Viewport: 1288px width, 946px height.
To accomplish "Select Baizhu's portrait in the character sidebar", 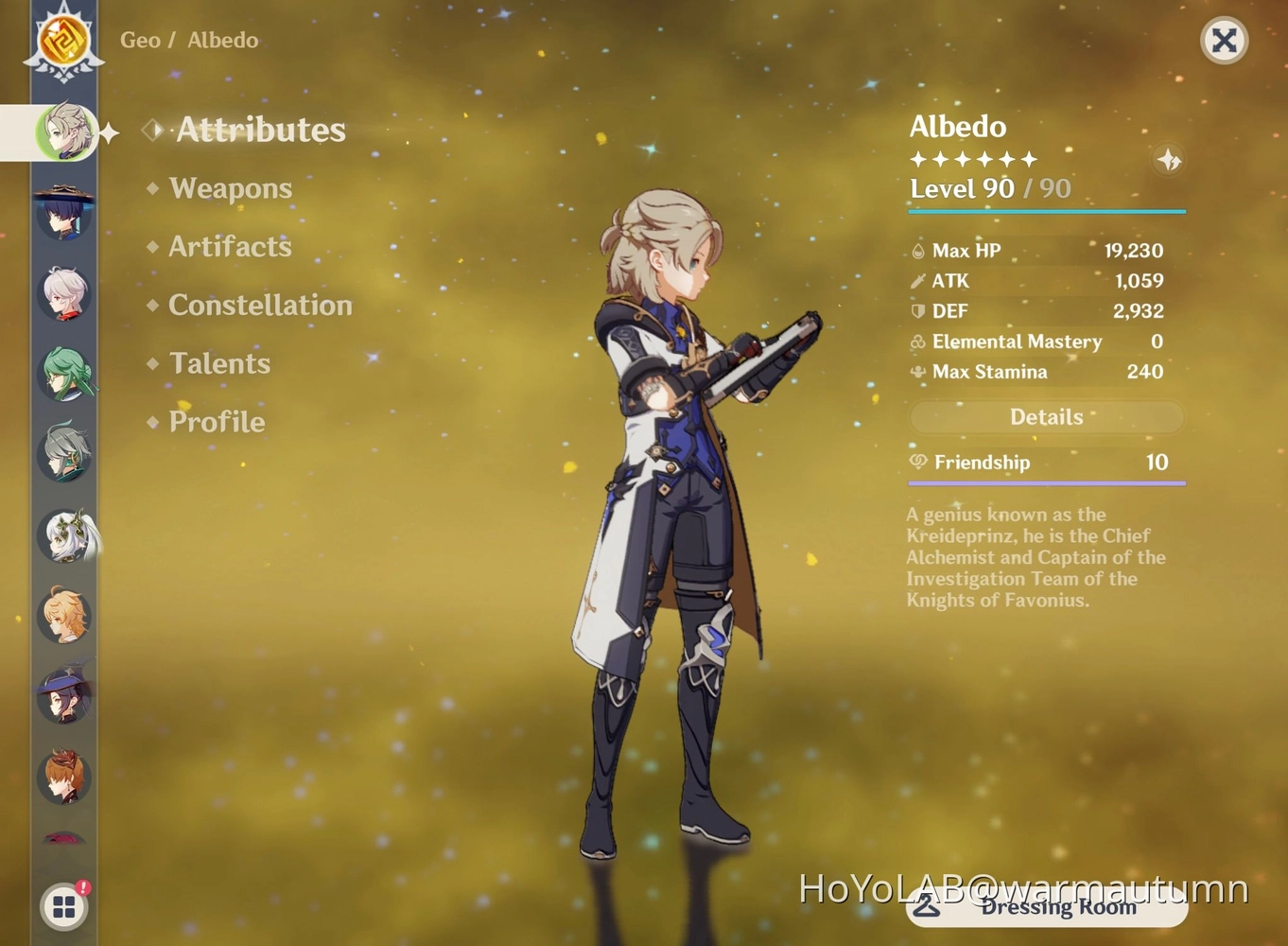I will [64, 373].
